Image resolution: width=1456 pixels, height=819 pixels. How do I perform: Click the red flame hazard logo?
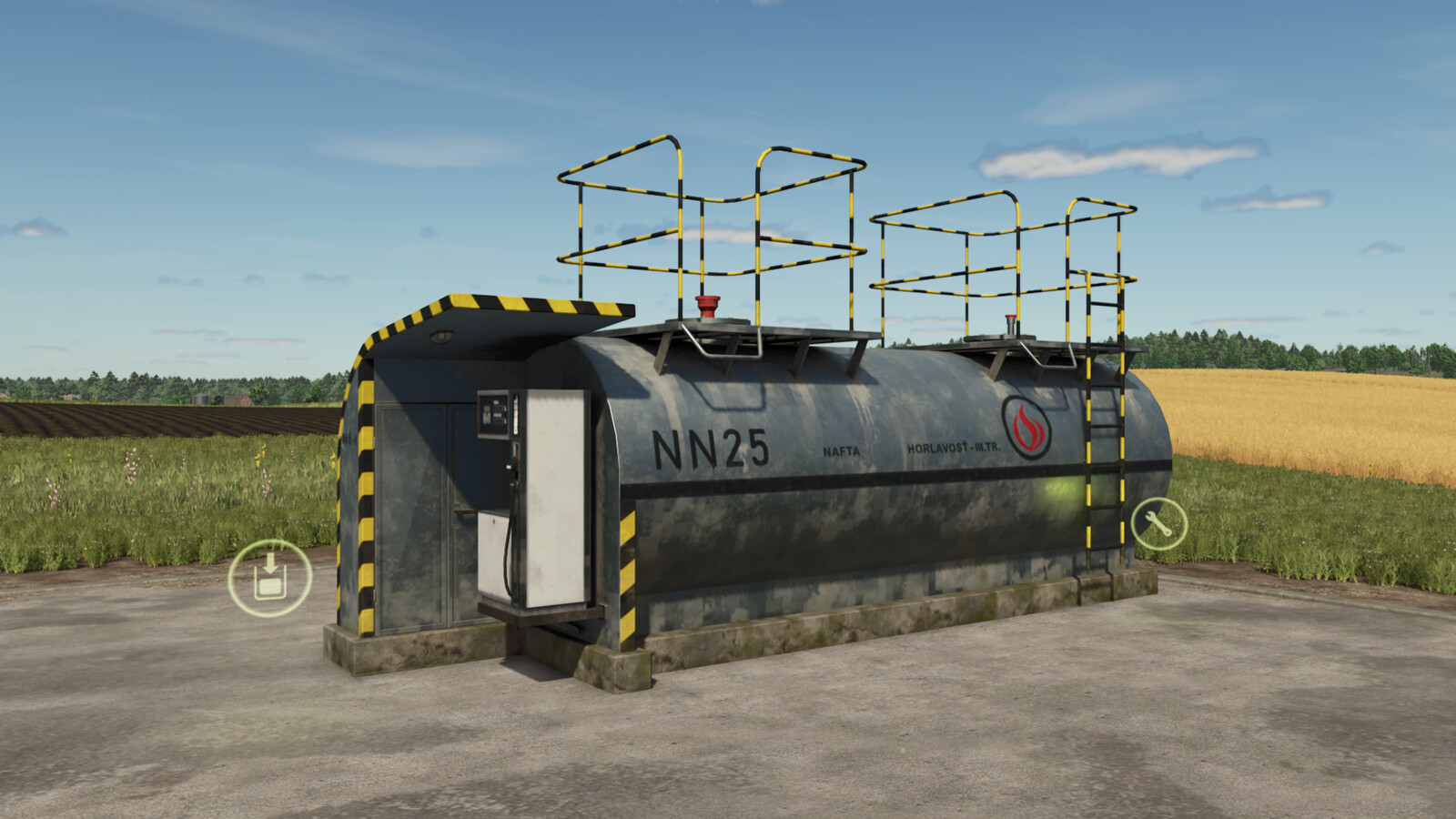[1025, 428]
